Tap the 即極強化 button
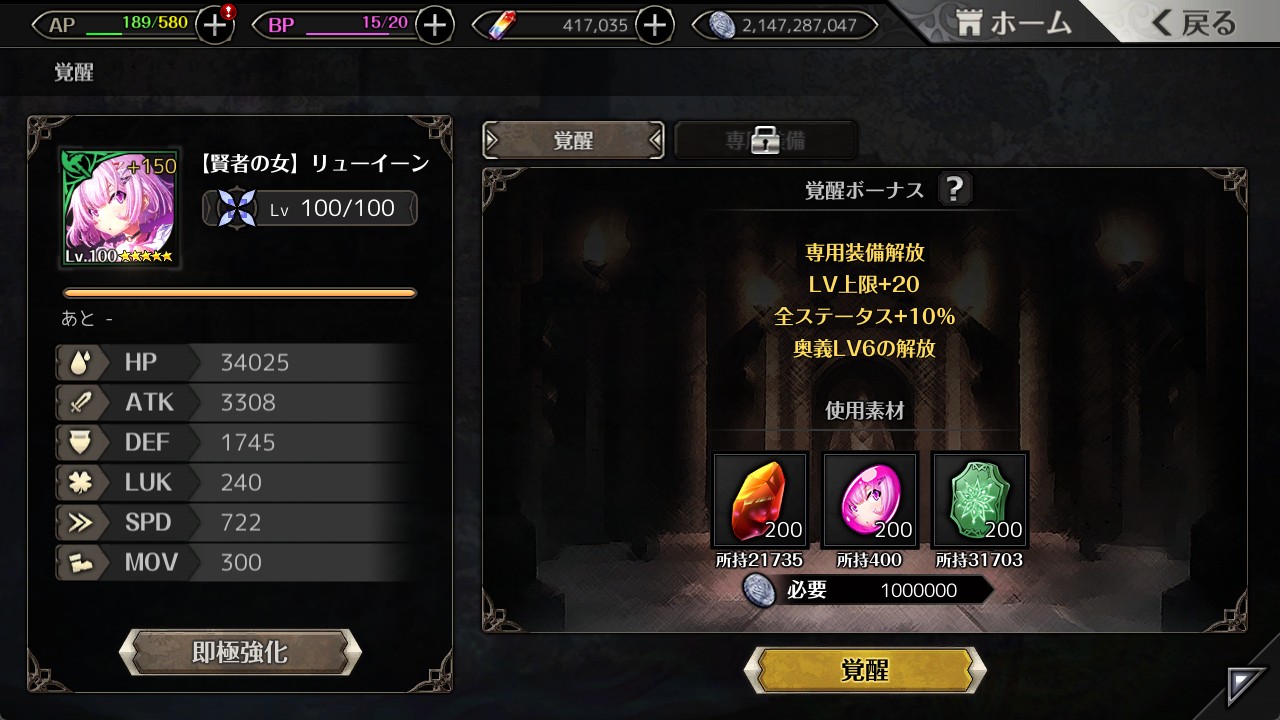Screen dimensions: 1280x720 click(x=240, y=653)
